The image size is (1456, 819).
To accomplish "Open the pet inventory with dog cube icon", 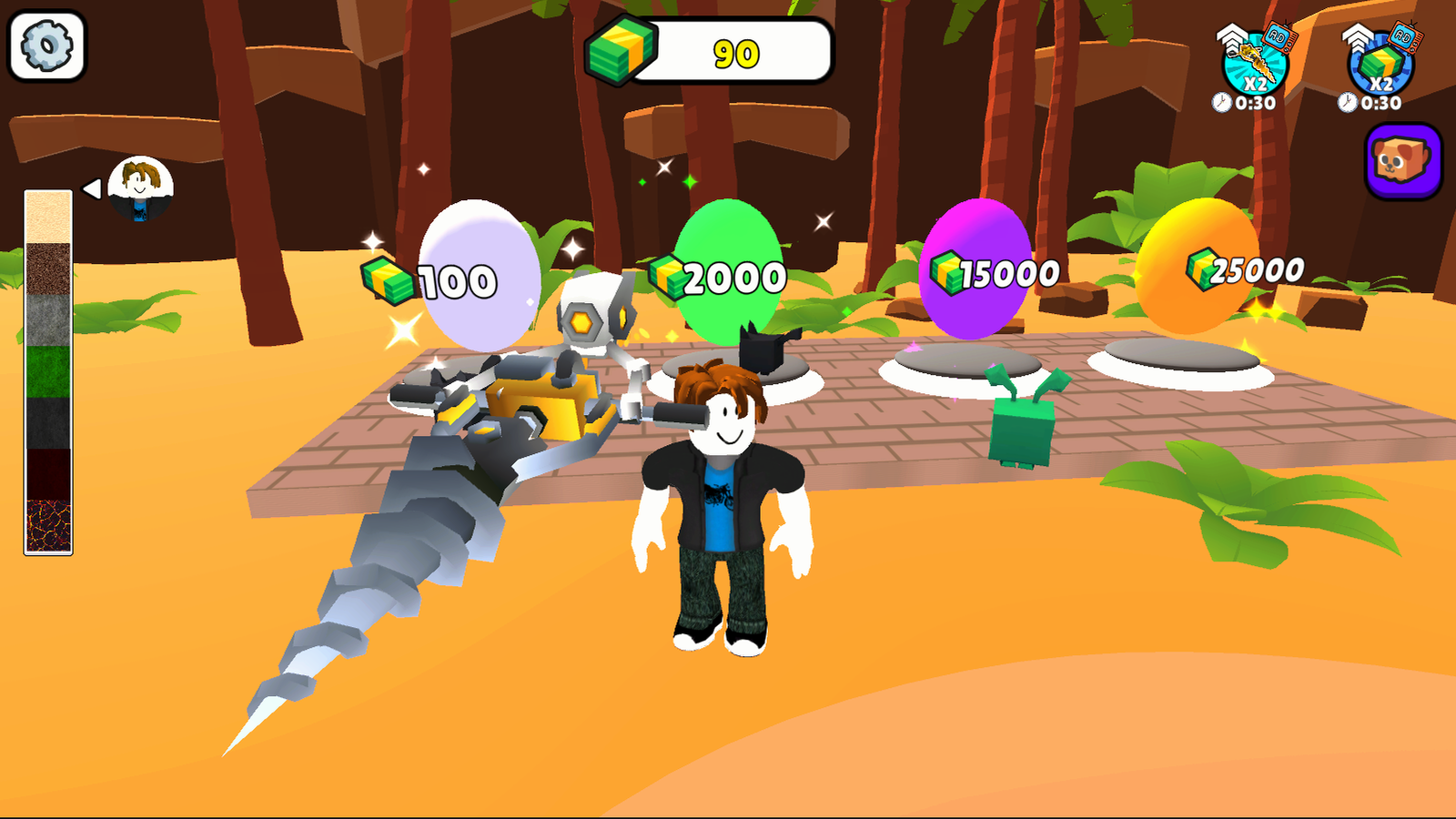I will click(1401, 162).
